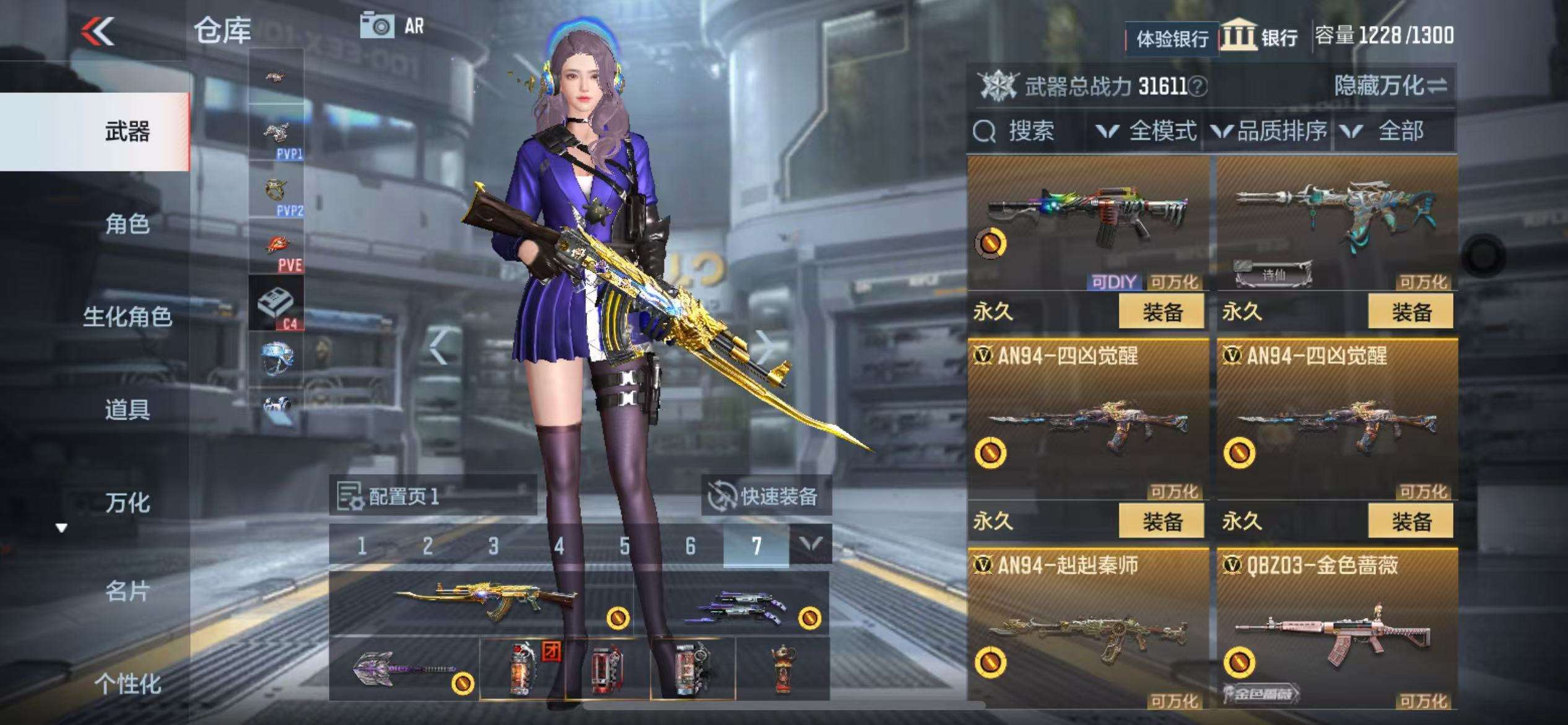Select the 道具 category
This screenshot has width=1568, height=725.
127,410
